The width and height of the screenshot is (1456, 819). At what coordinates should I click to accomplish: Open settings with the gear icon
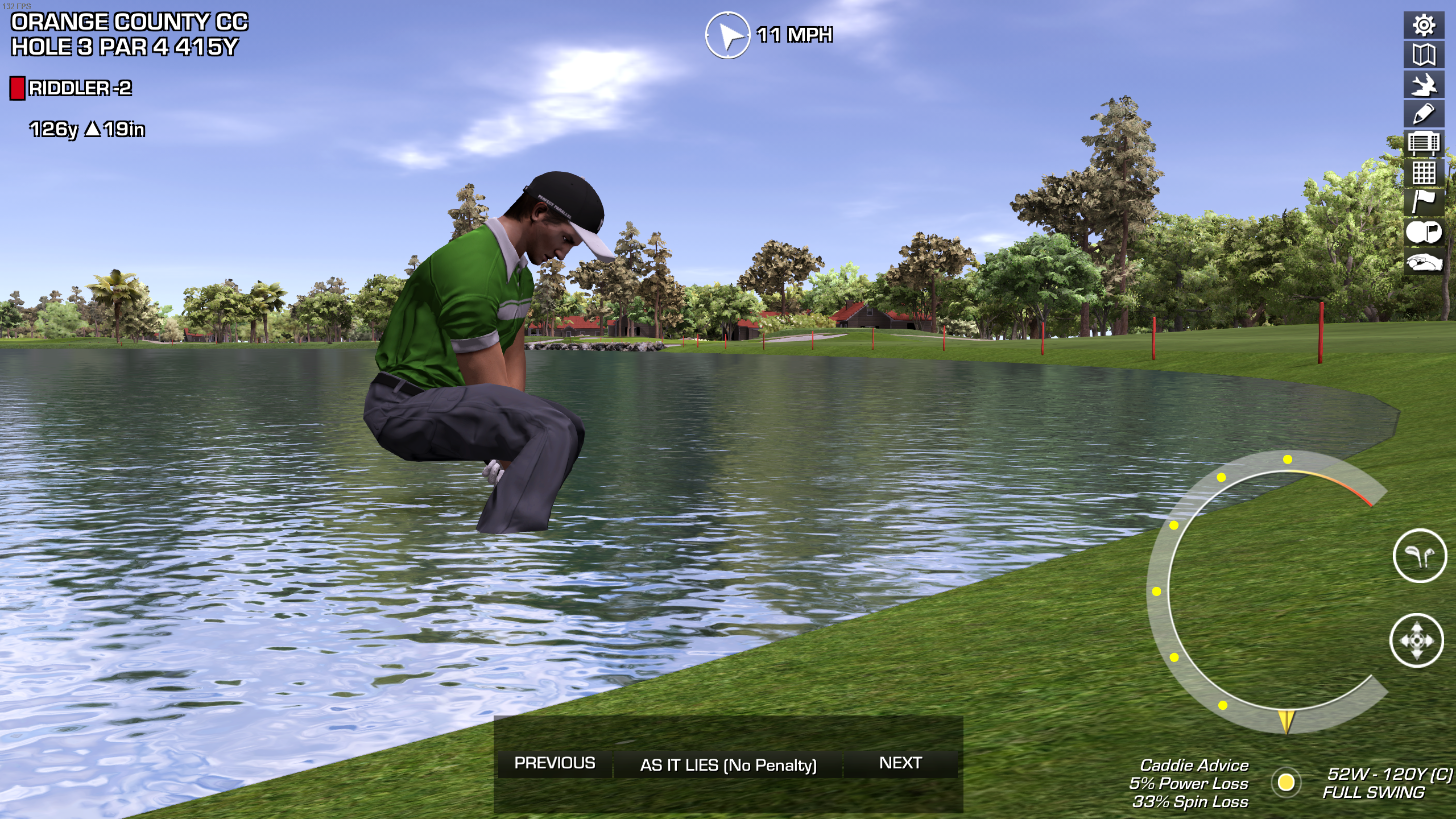pos(1424,25)
